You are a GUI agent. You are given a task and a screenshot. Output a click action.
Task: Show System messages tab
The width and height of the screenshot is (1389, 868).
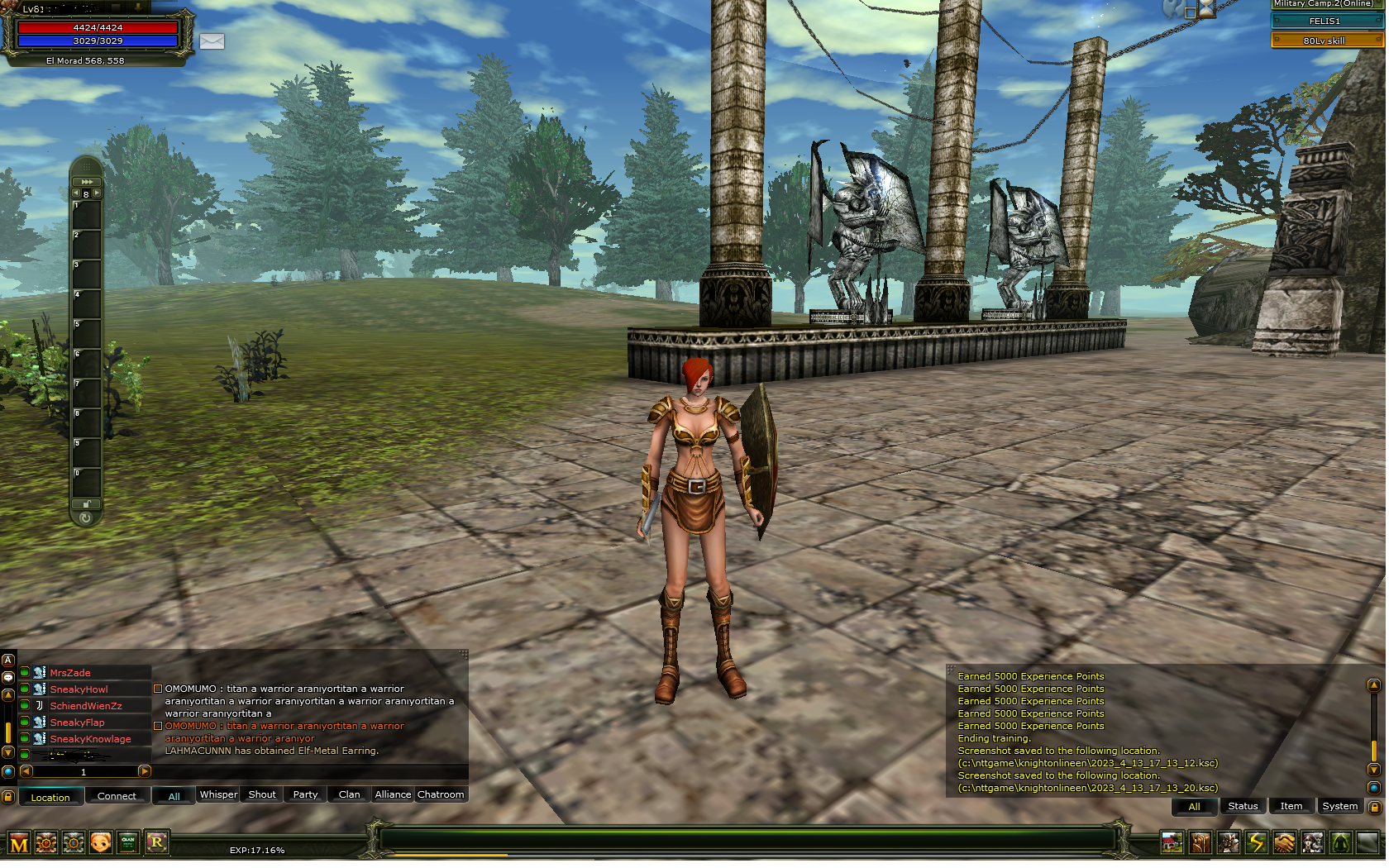[1339, 806]
